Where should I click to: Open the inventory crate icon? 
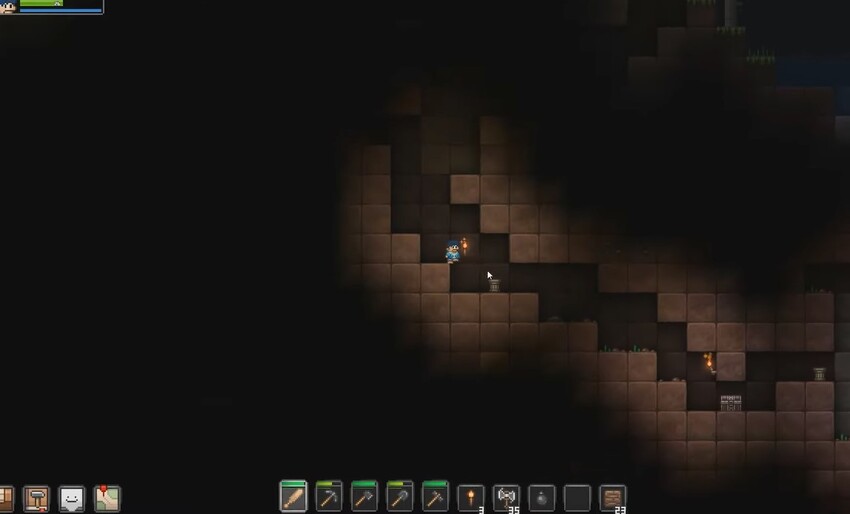[x=5, y=498]
